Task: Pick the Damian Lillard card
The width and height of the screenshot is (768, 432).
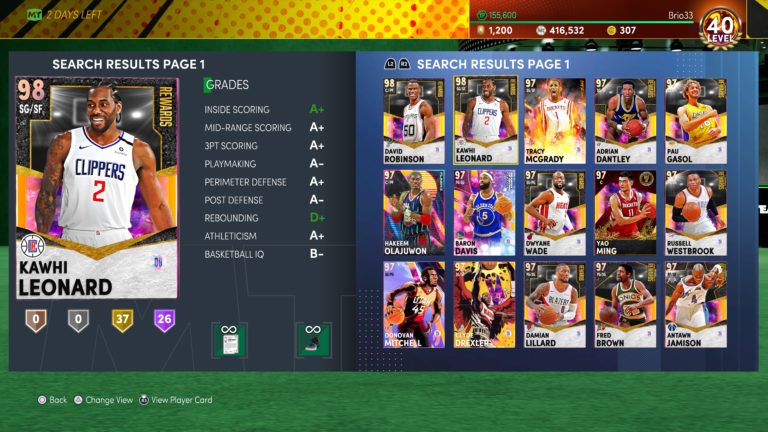Action: point(555,304)
